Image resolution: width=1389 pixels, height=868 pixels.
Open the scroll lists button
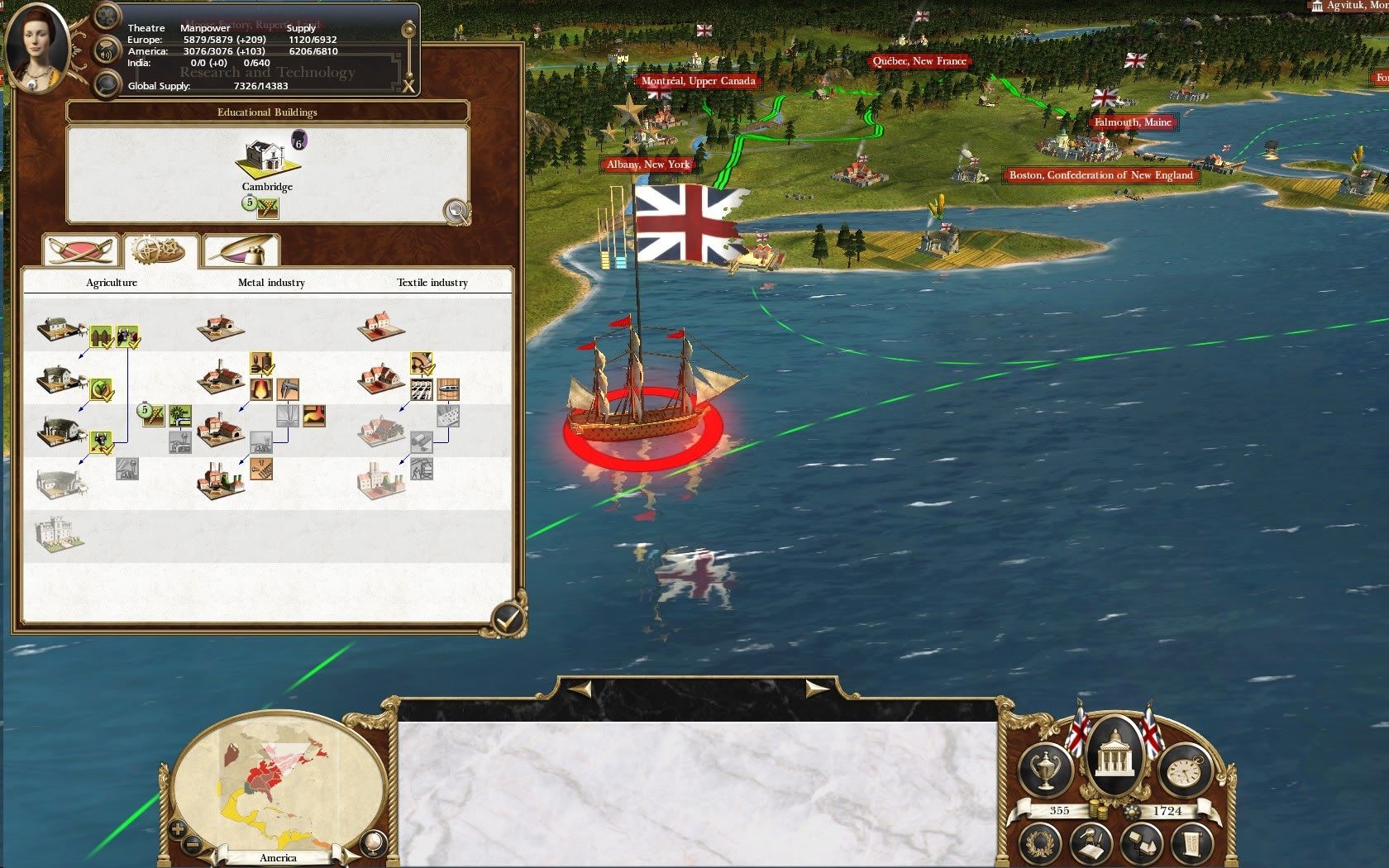[1193, 844]
